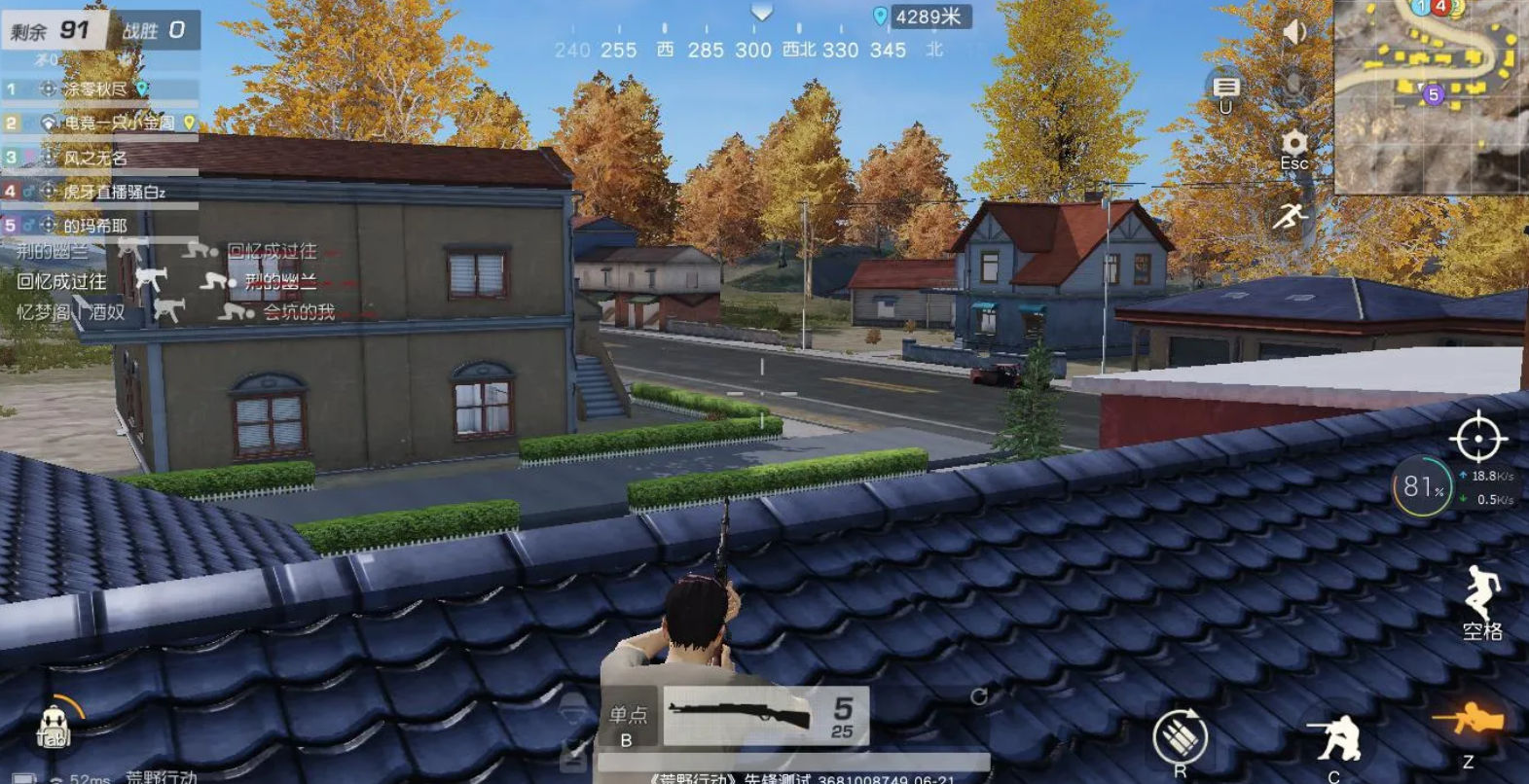Go prone with the orange lying-soldier icon

[1468, 722]
